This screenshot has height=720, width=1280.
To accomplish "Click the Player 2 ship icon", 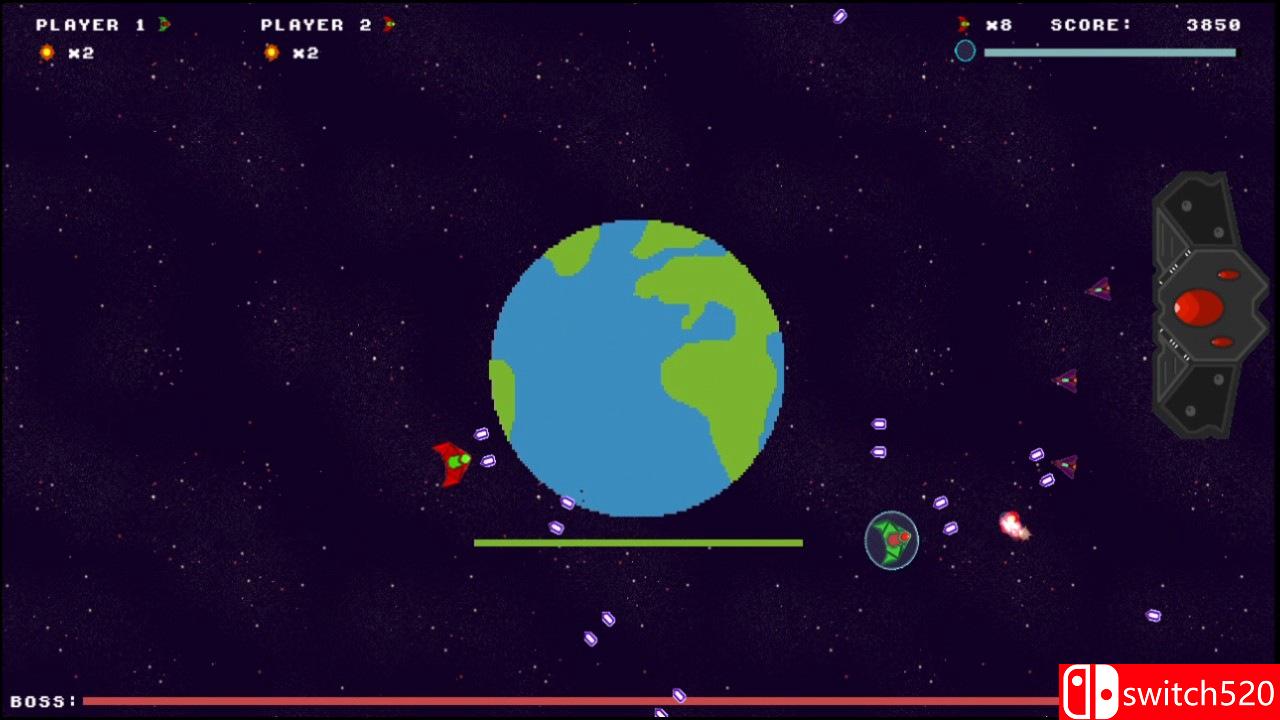I will coord(388,25).
